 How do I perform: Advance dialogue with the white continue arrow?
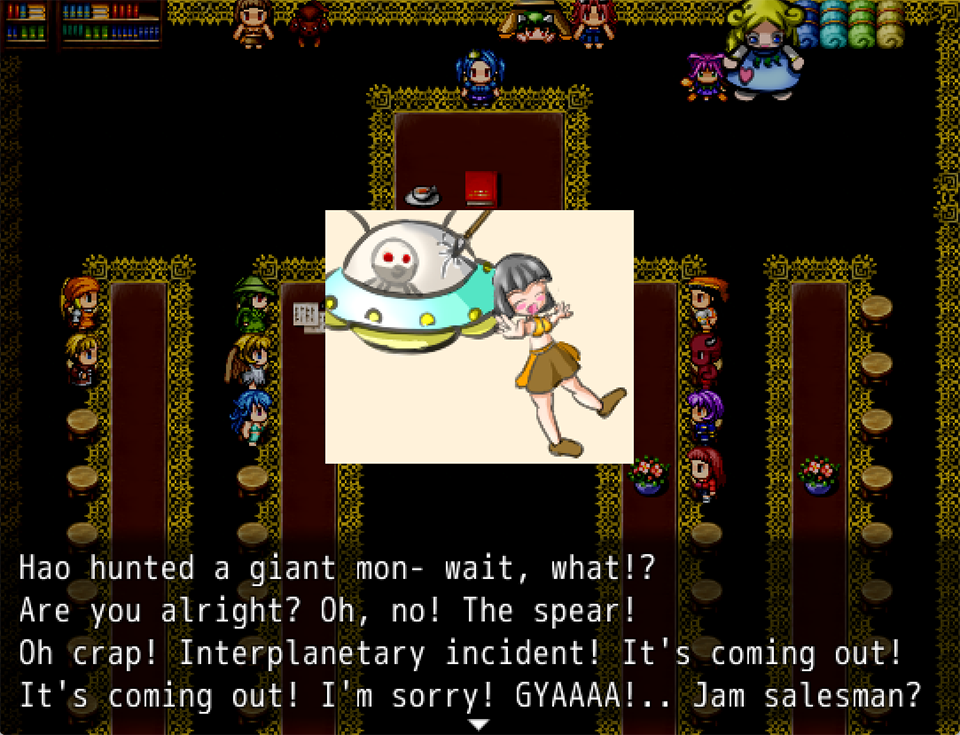tap(479, 724)
